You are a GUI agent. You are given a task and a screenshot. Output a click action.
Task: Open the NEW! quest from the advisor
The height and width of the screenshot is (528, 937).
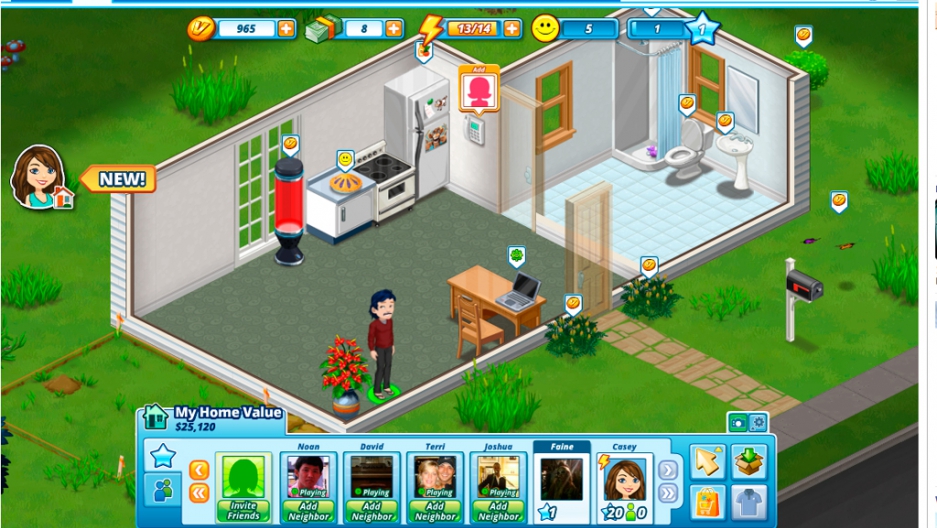(119, 180)
